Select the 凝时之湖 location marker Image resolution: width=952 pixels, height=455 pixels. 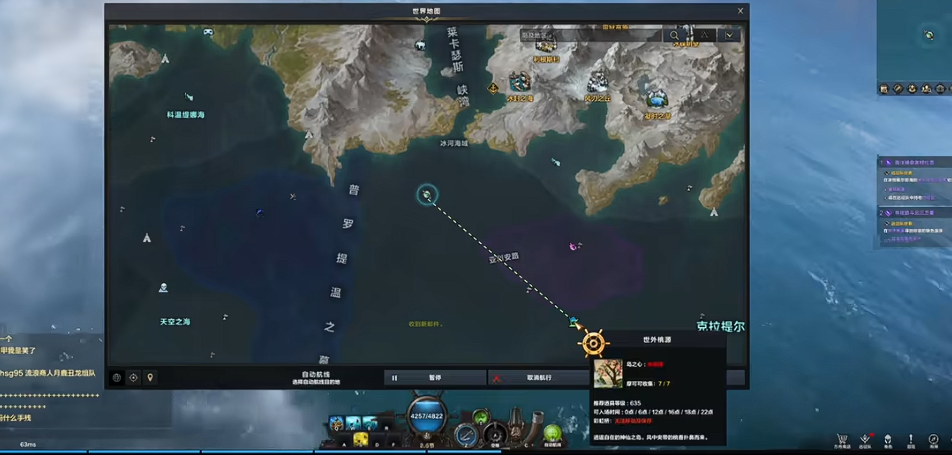click(x=657, y=98)
